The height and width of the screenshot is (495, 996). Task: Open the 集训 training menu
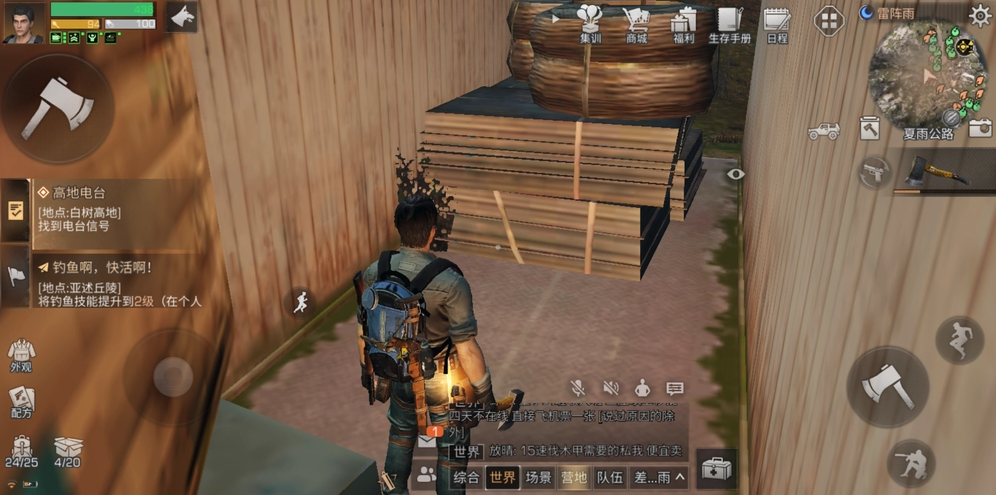590,24
